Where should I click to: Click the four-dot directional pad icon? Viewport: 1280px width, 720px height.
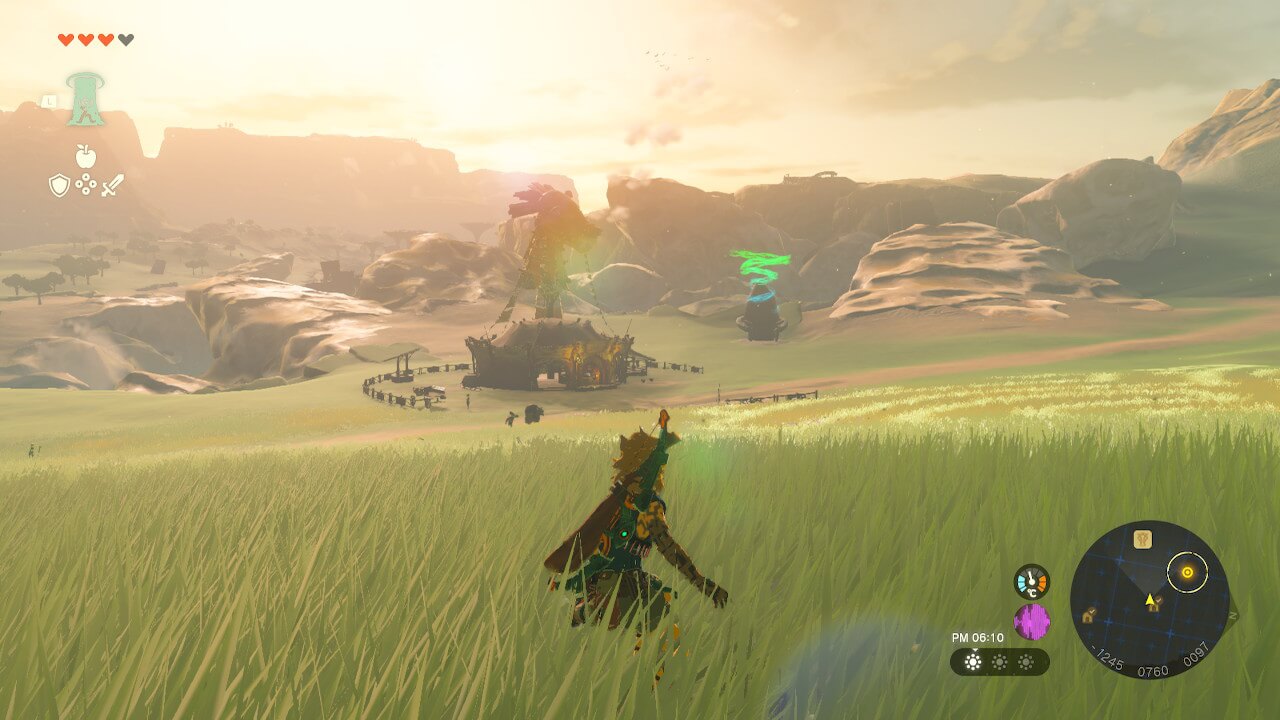86,185
